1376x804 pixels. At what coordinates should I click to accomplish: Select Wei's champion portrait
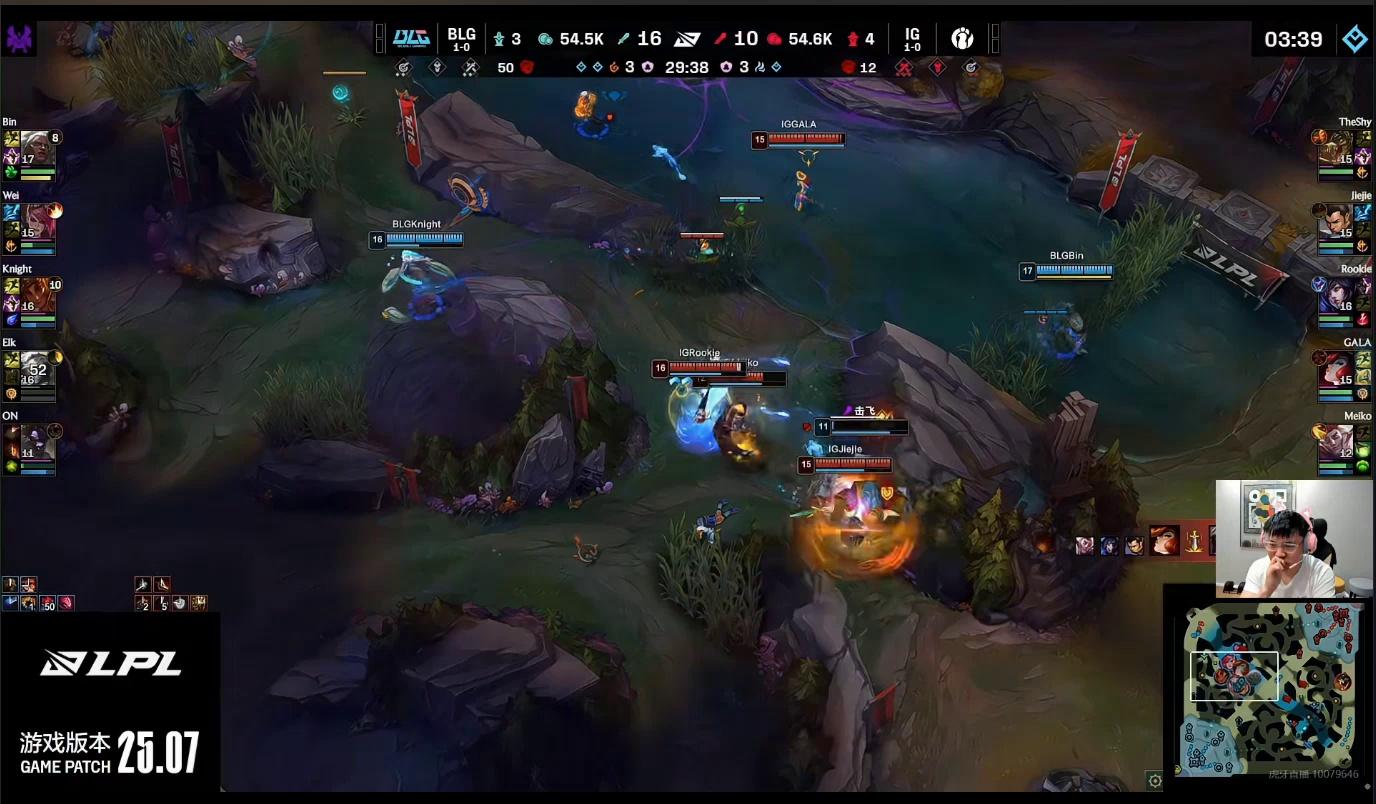(x=37, y=220)
